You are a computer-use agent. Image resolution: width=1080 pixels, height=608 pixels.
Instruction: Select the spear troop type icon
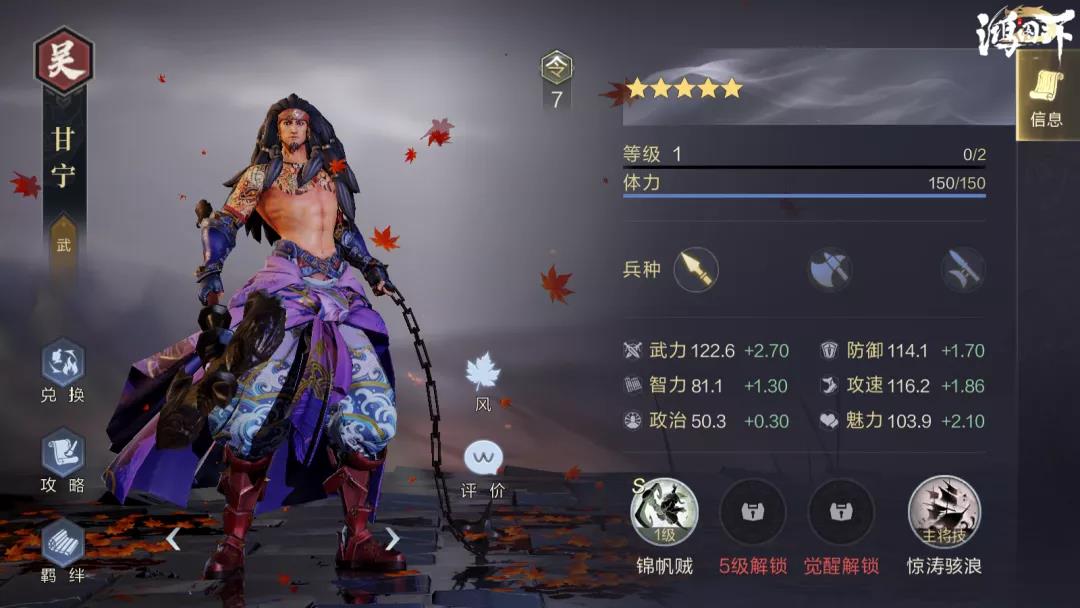(696, 269)
